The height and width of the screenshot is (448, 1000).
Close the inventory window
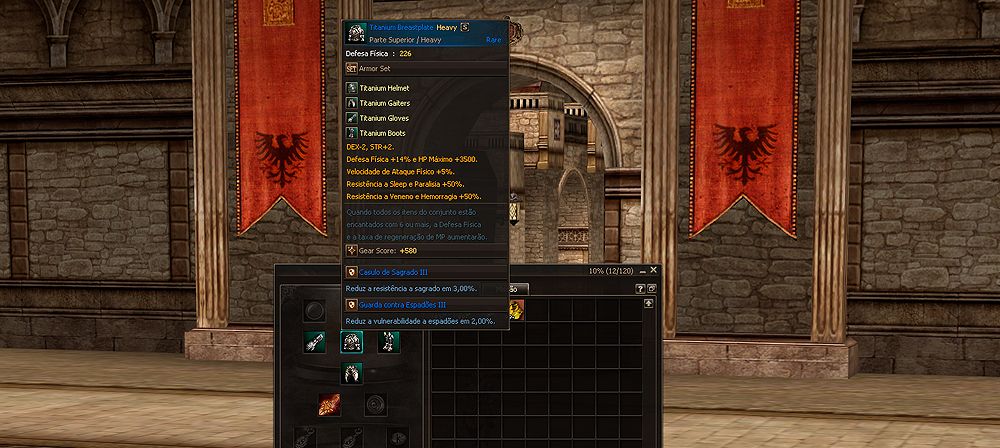654,270
